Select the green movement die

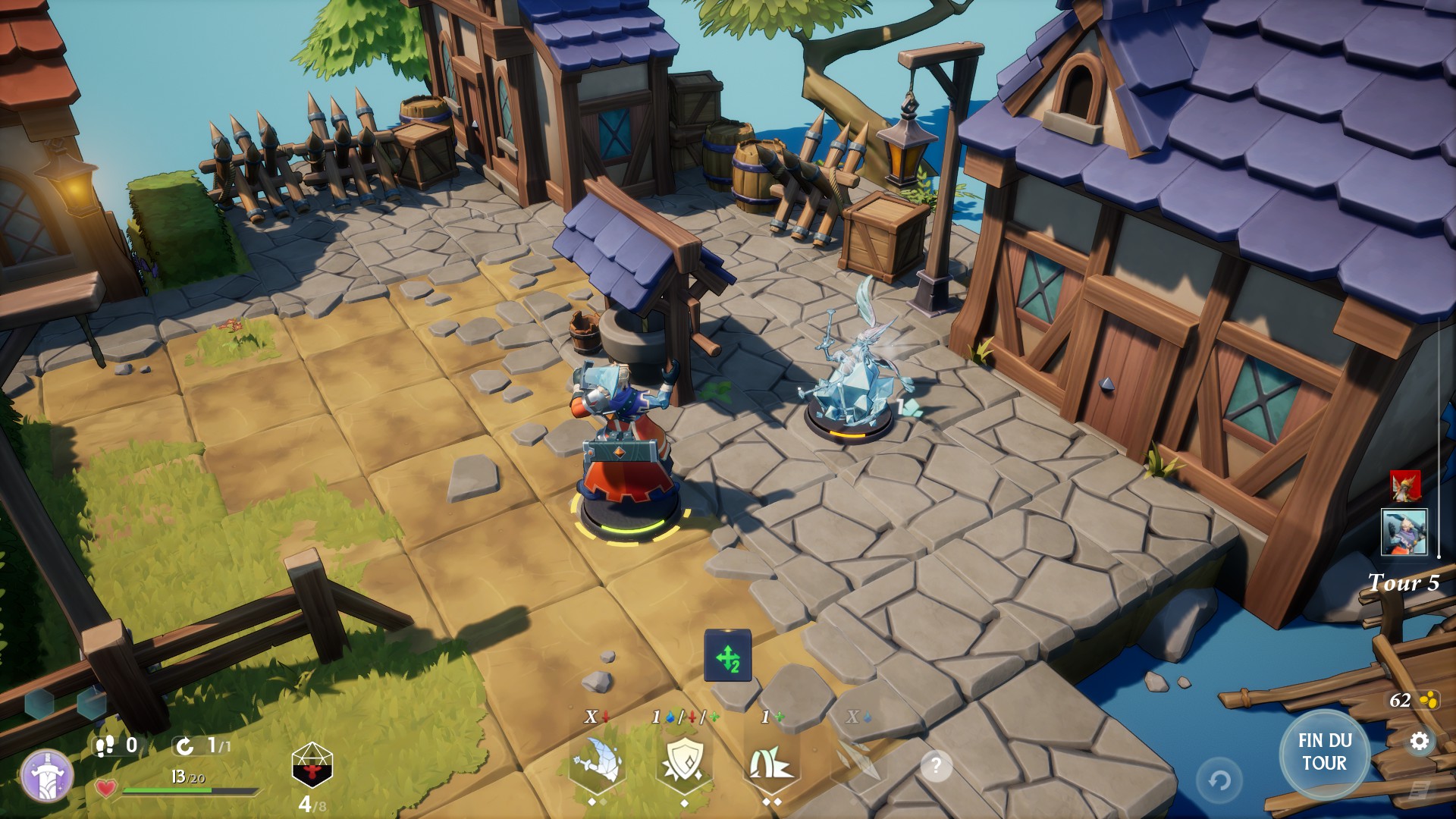click(727, 657)
